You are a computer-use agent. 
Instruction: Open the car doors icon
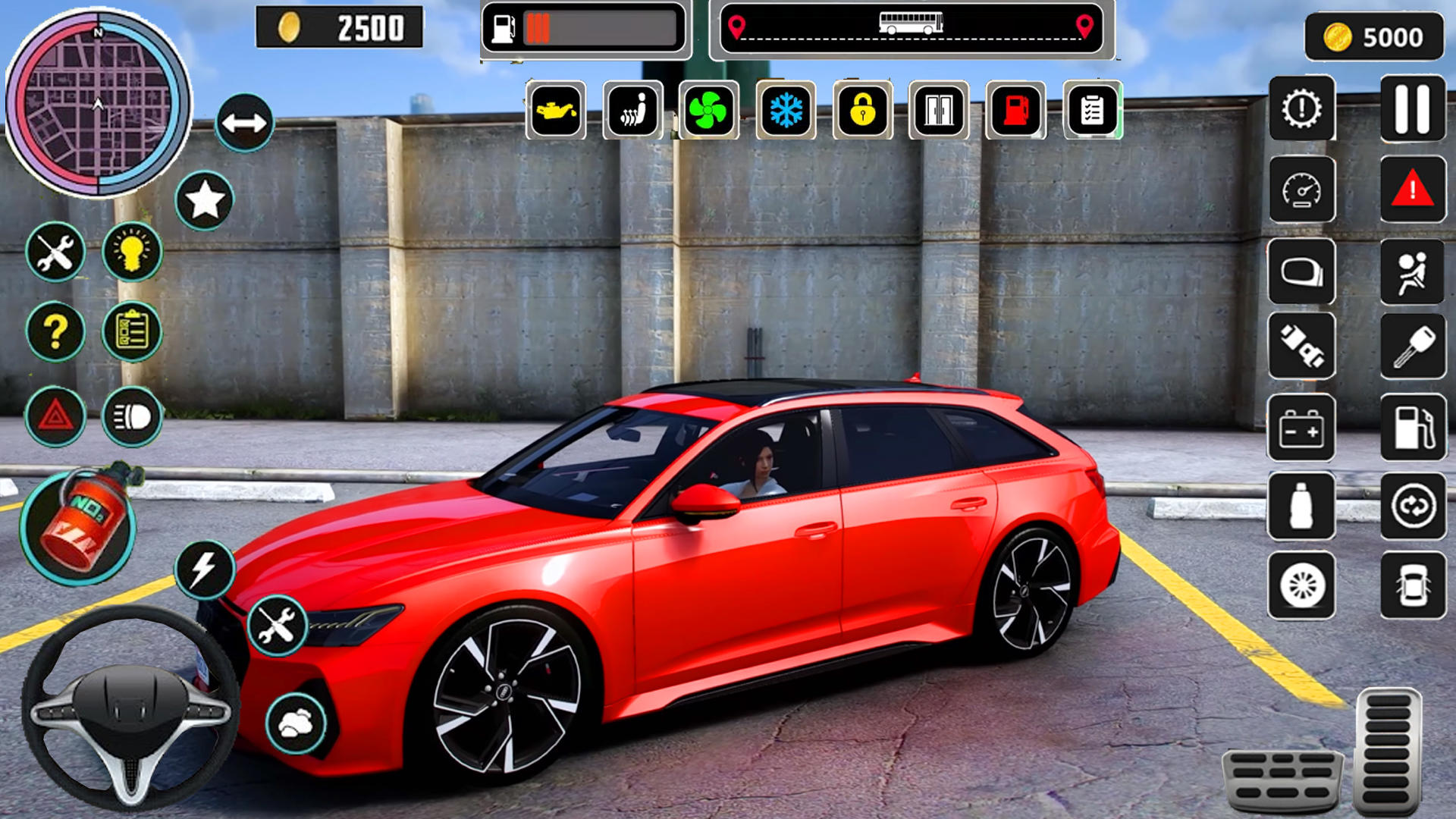coord(938,112)
